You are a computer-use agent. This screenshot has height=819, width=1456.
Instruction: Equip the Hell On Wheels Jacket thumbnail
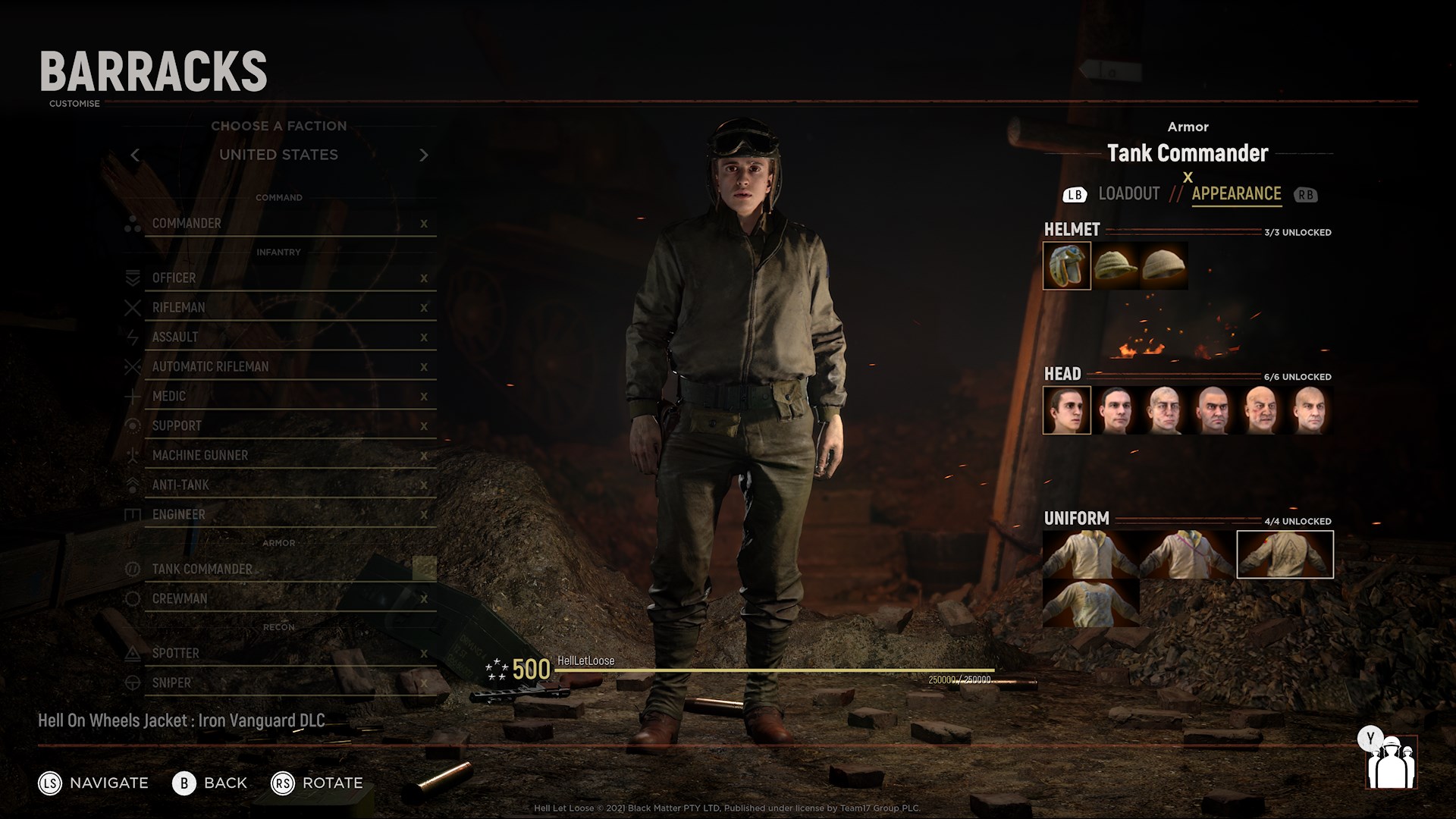[x=1285, y=554]
